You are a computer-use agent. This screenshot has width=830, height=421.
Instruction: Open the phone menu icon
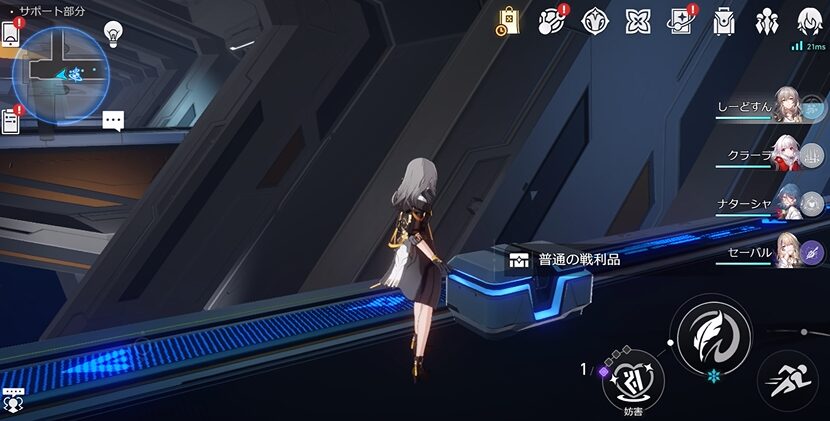[x=11, y=33]
